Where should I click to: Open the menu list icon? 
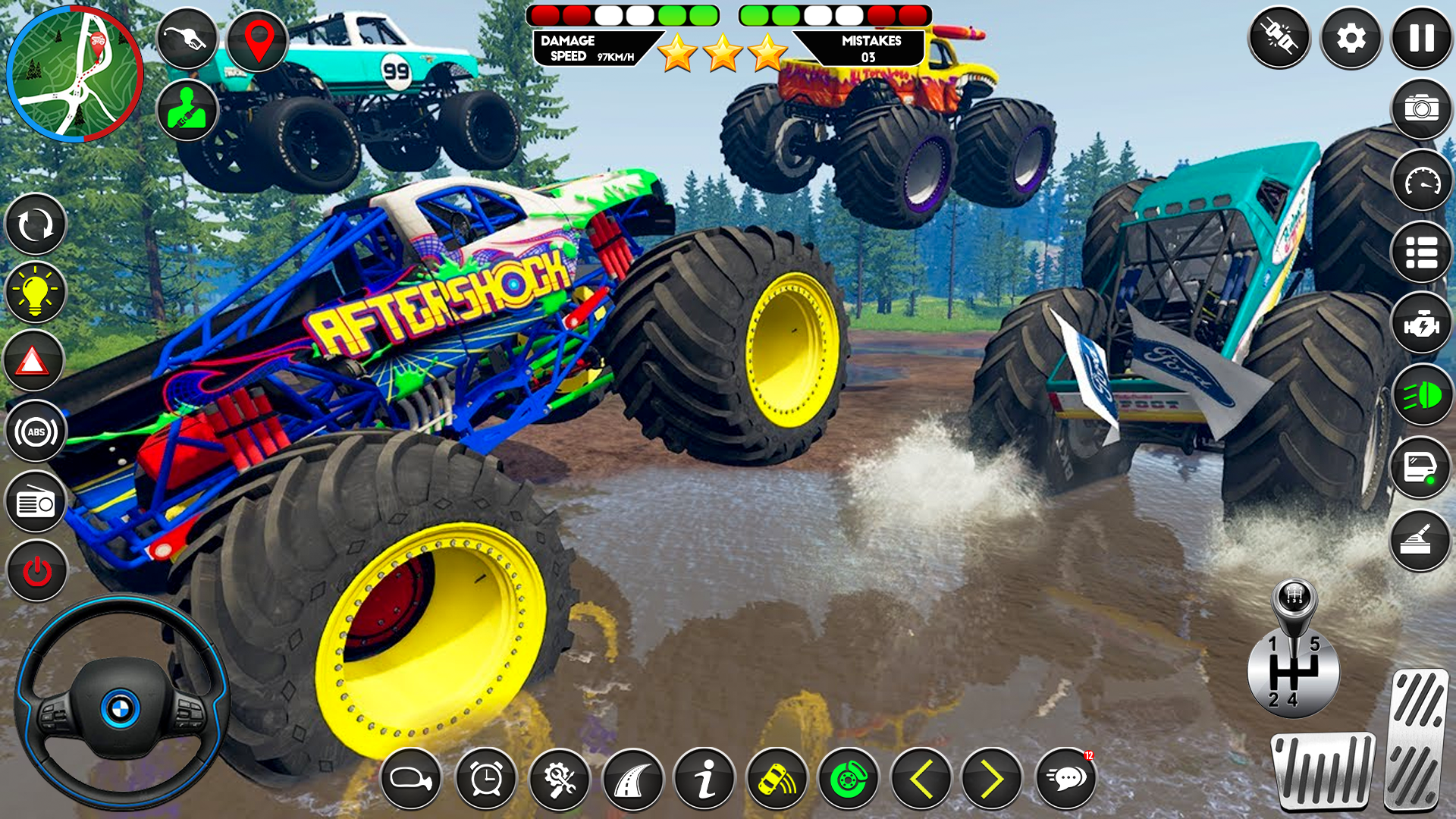coord(1422,253)
